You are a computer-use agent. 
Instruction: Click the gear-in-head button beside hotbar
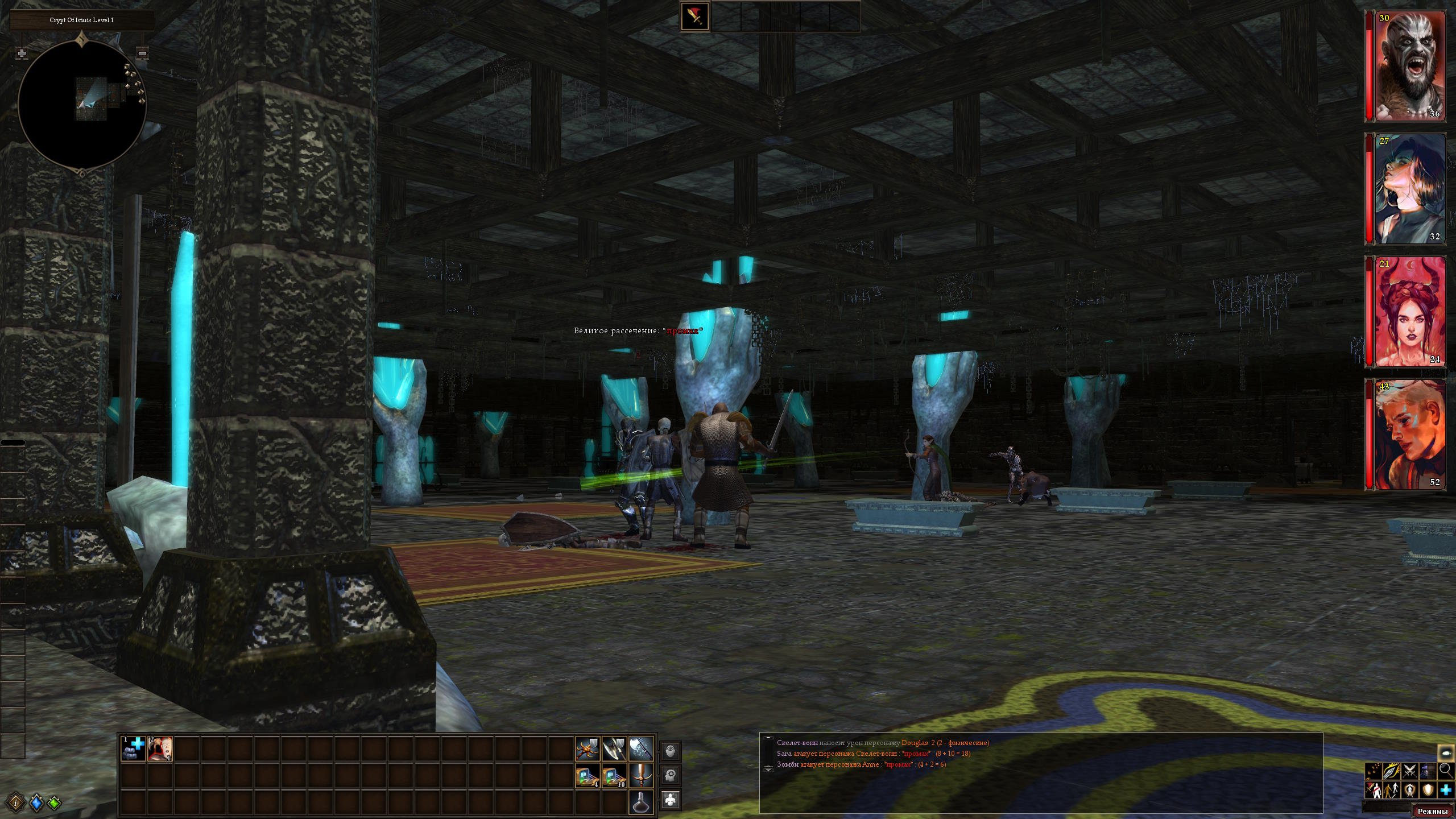(x=671, y=775)
